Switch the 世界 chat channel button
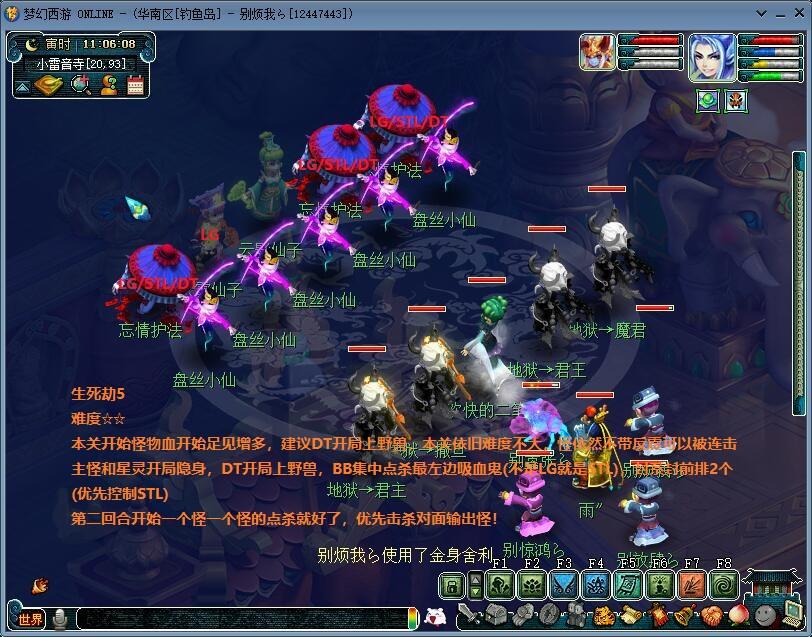Image resolution: width=812 pixels, height=637 pixels. pyautogui.click(x=32, y=619)
